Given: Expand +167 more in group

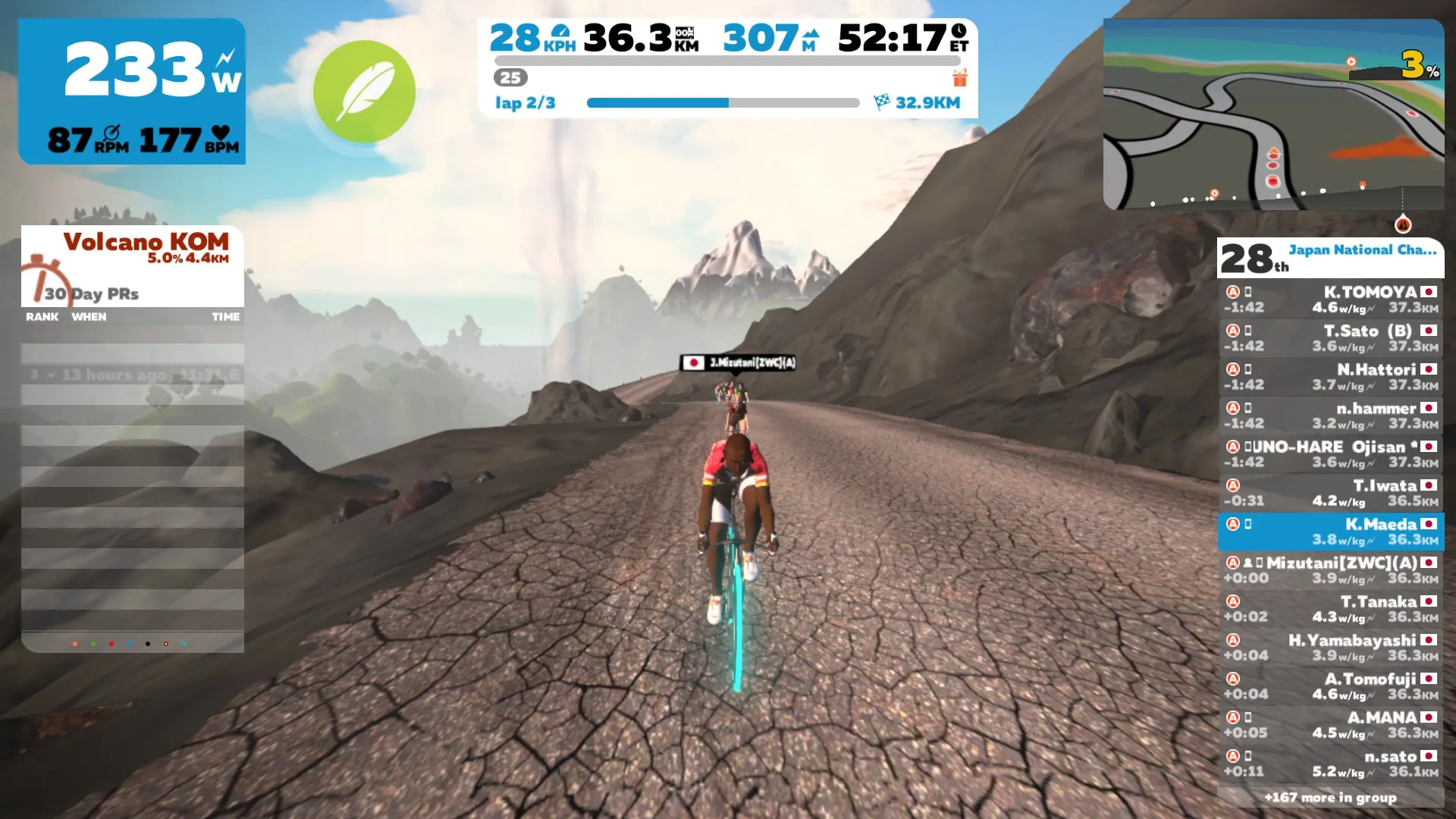Looking at the screenshot, I should (1330, 797).
